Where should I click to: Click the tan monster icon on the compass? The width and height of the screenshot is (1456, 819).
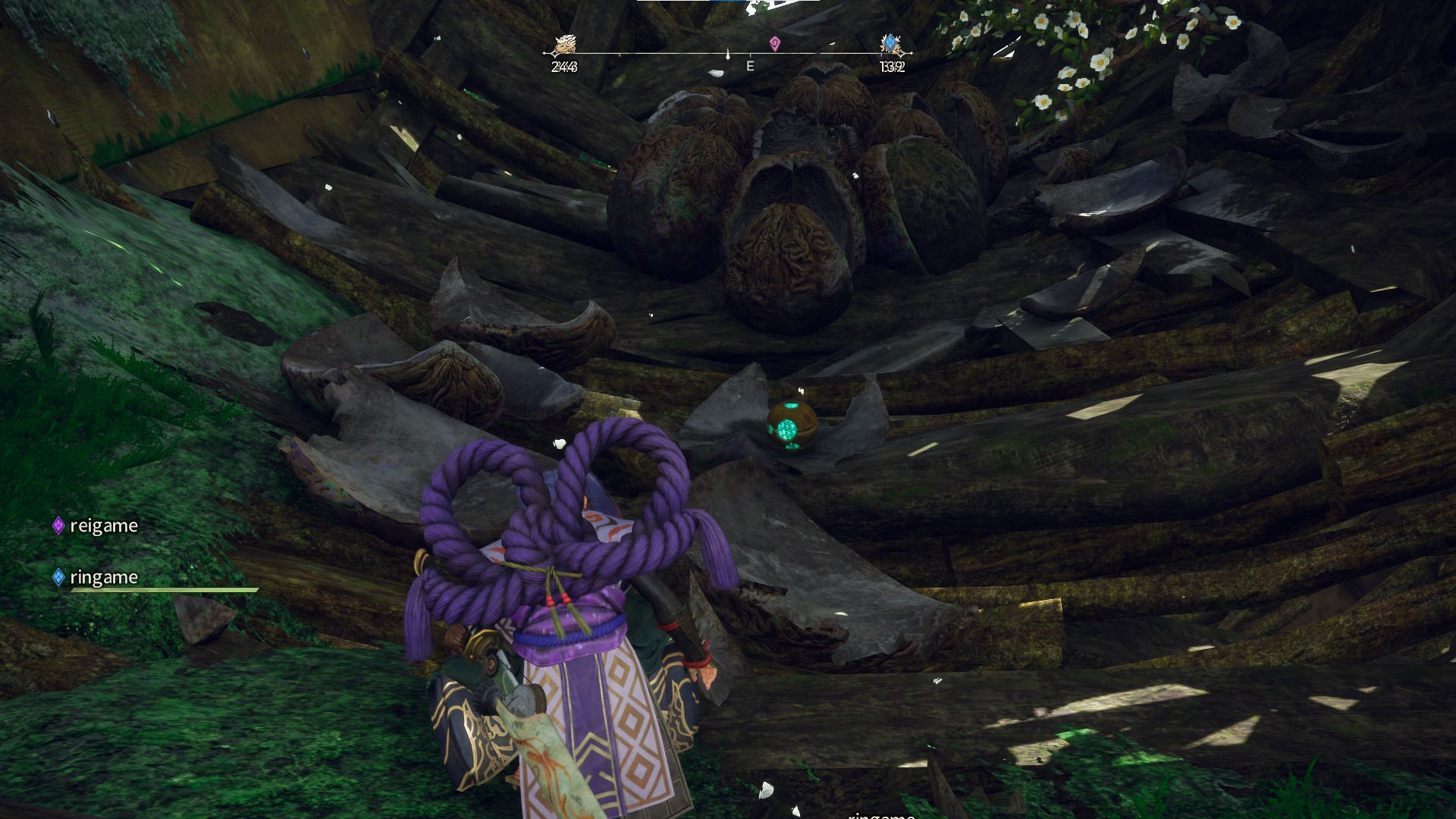564,45
